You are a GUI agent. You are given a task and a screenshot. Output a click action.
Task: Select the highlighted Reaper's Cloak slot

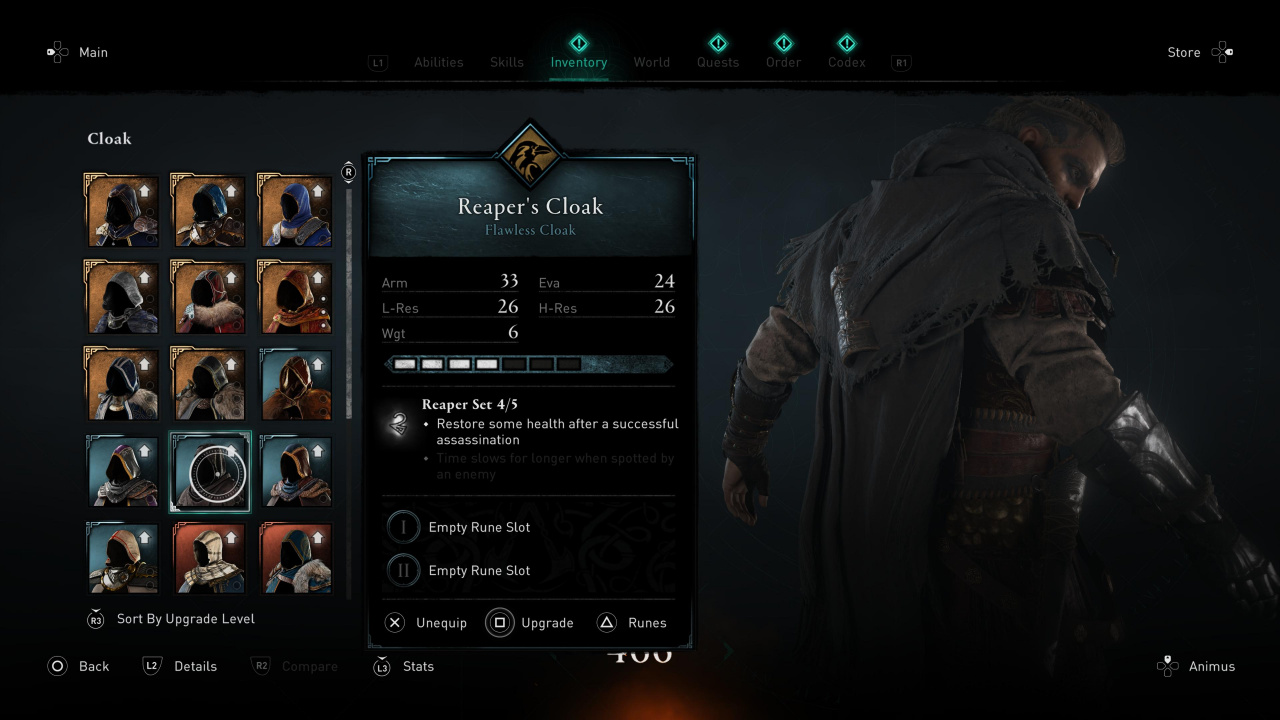(210, 472)
